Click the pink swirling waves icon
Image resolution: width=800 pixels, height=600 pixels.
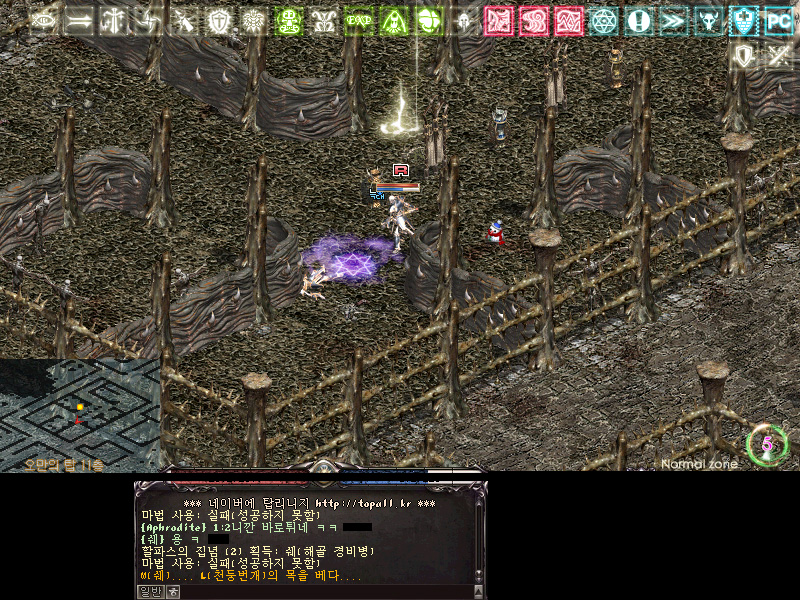coord(533,21)
